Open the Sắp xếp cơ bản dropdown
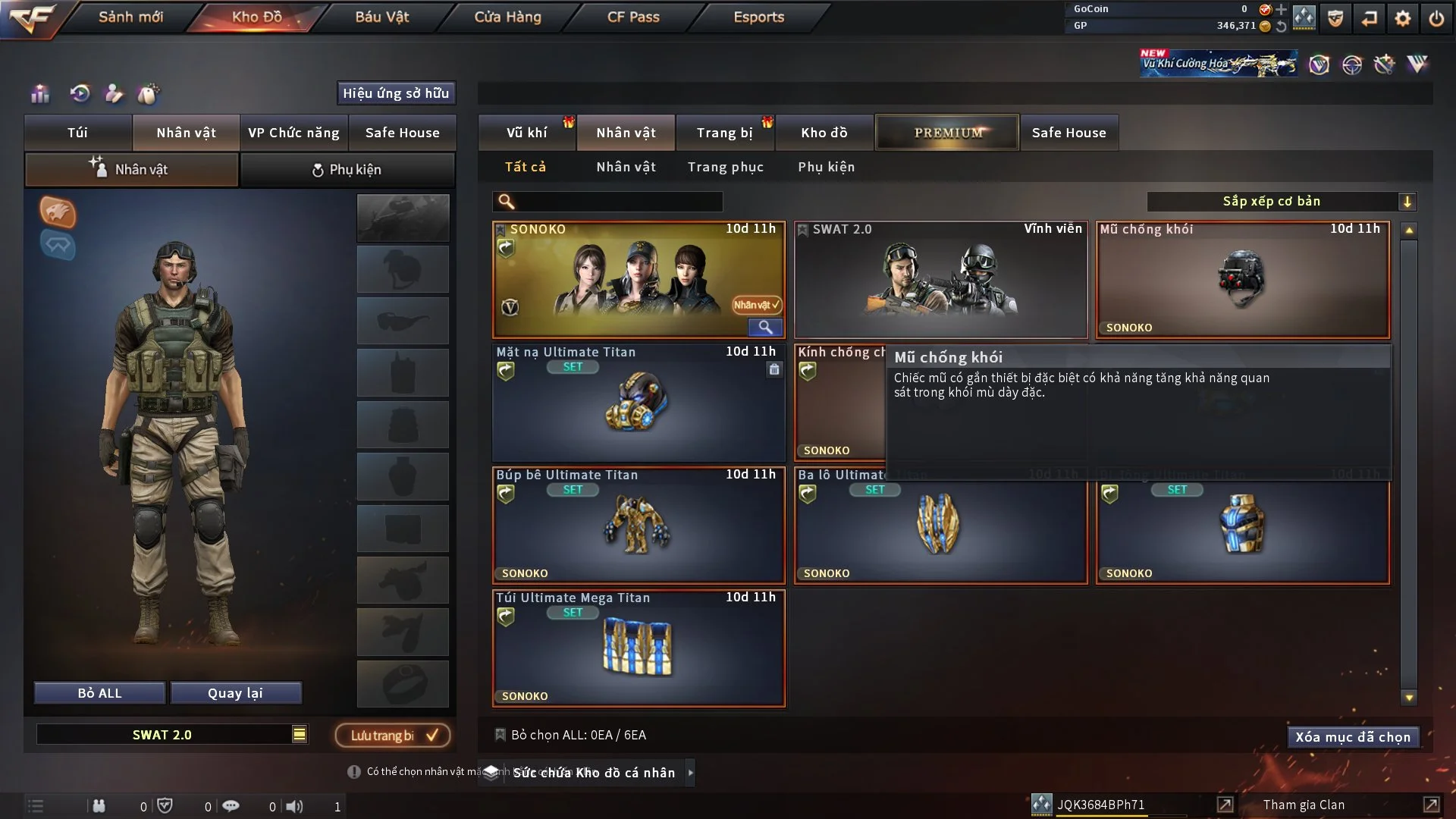 click(1281, 202)
